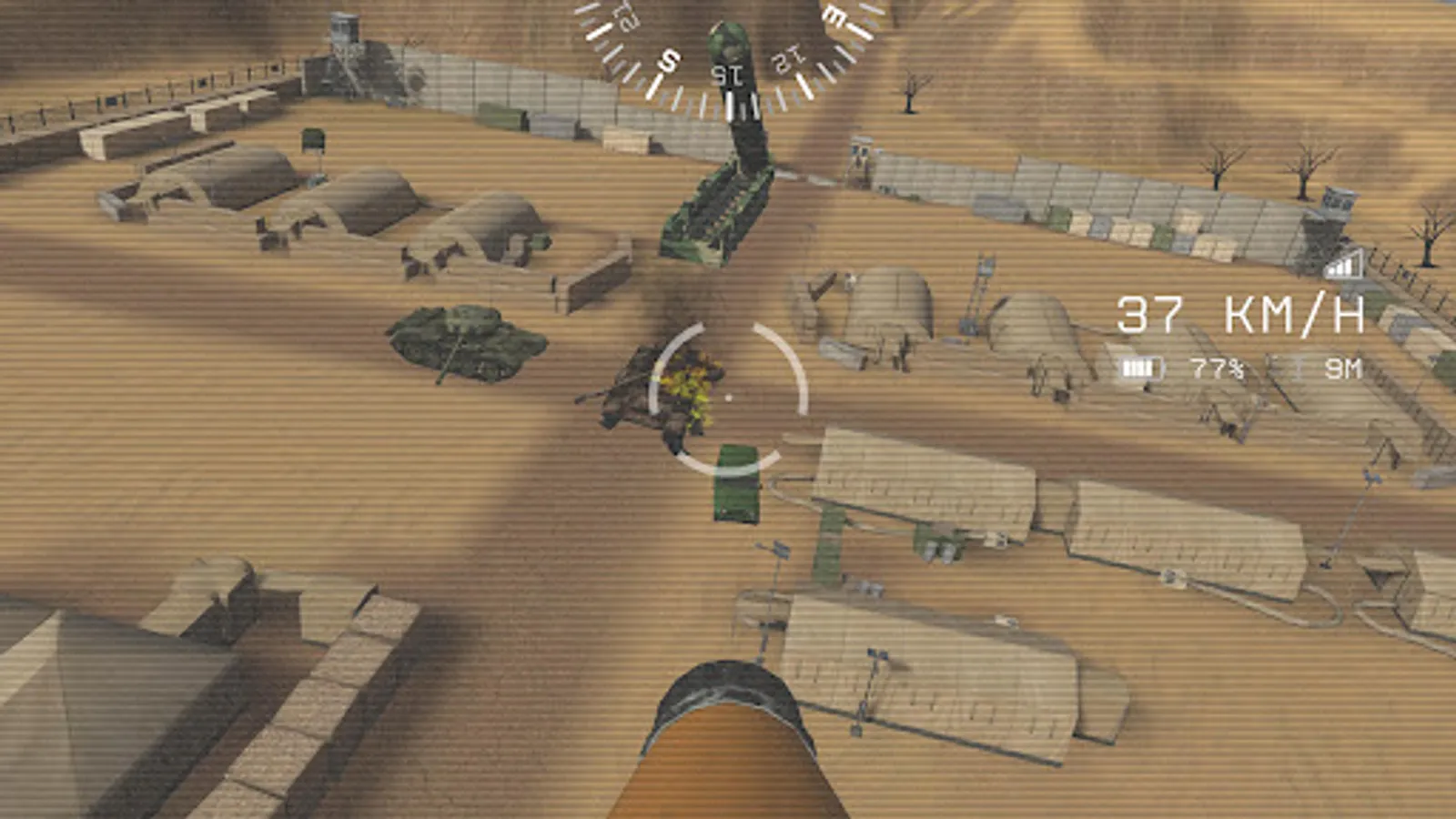The image size is (1456, 819).
Task: Click the 9M altitude reading
Action: pos(1340,367)
